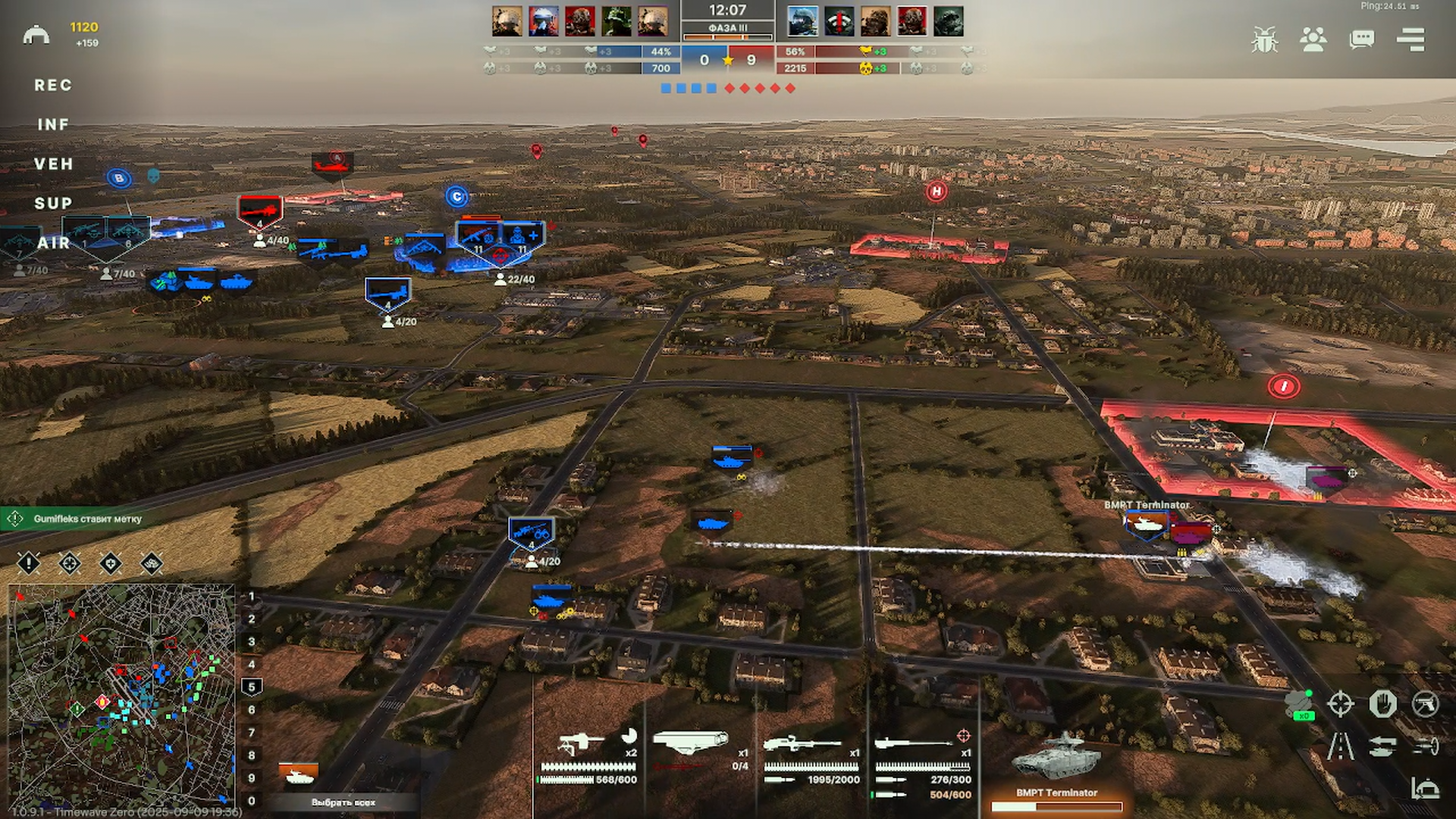Open the SUP unit category

pyautogui.click(x=53, y=204)
